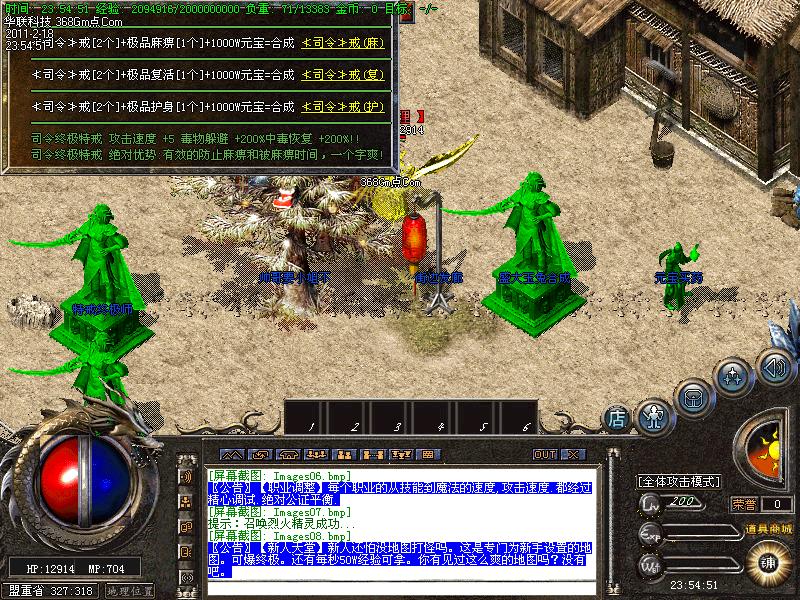Change the 全体攻击模式 attack mode label
Image resolution: width=800 pixels, height=600 pixels.
pos(680,481)
